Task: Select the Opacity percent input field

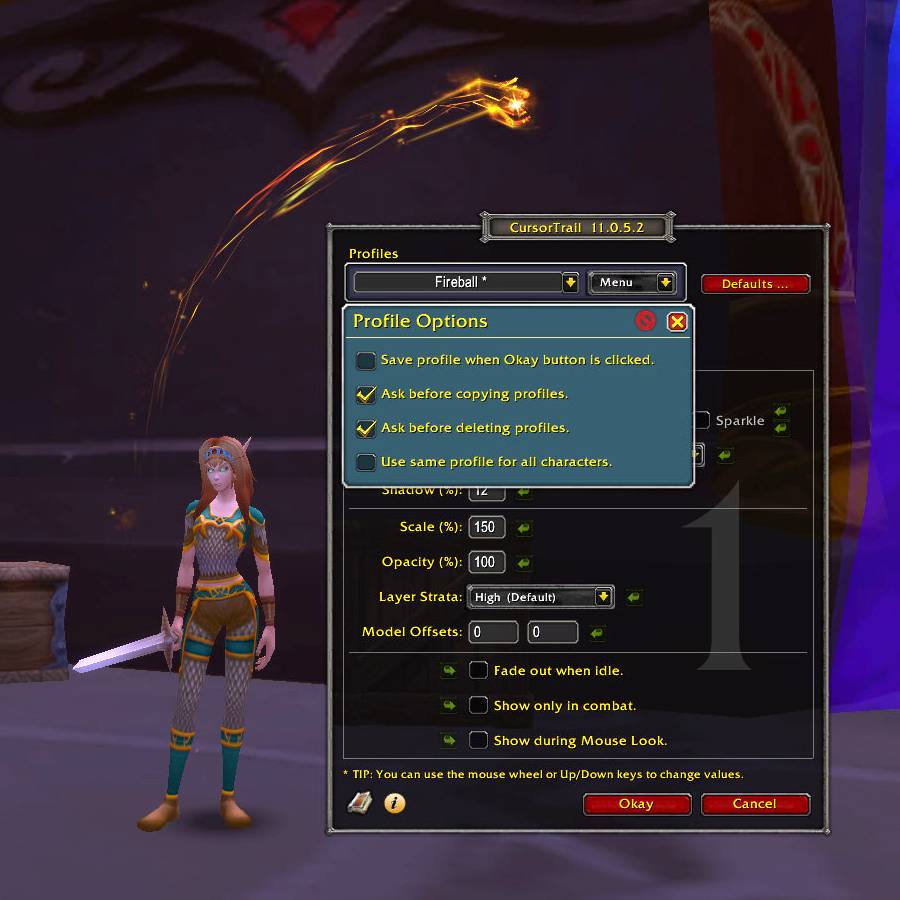Action: point(487,562)
